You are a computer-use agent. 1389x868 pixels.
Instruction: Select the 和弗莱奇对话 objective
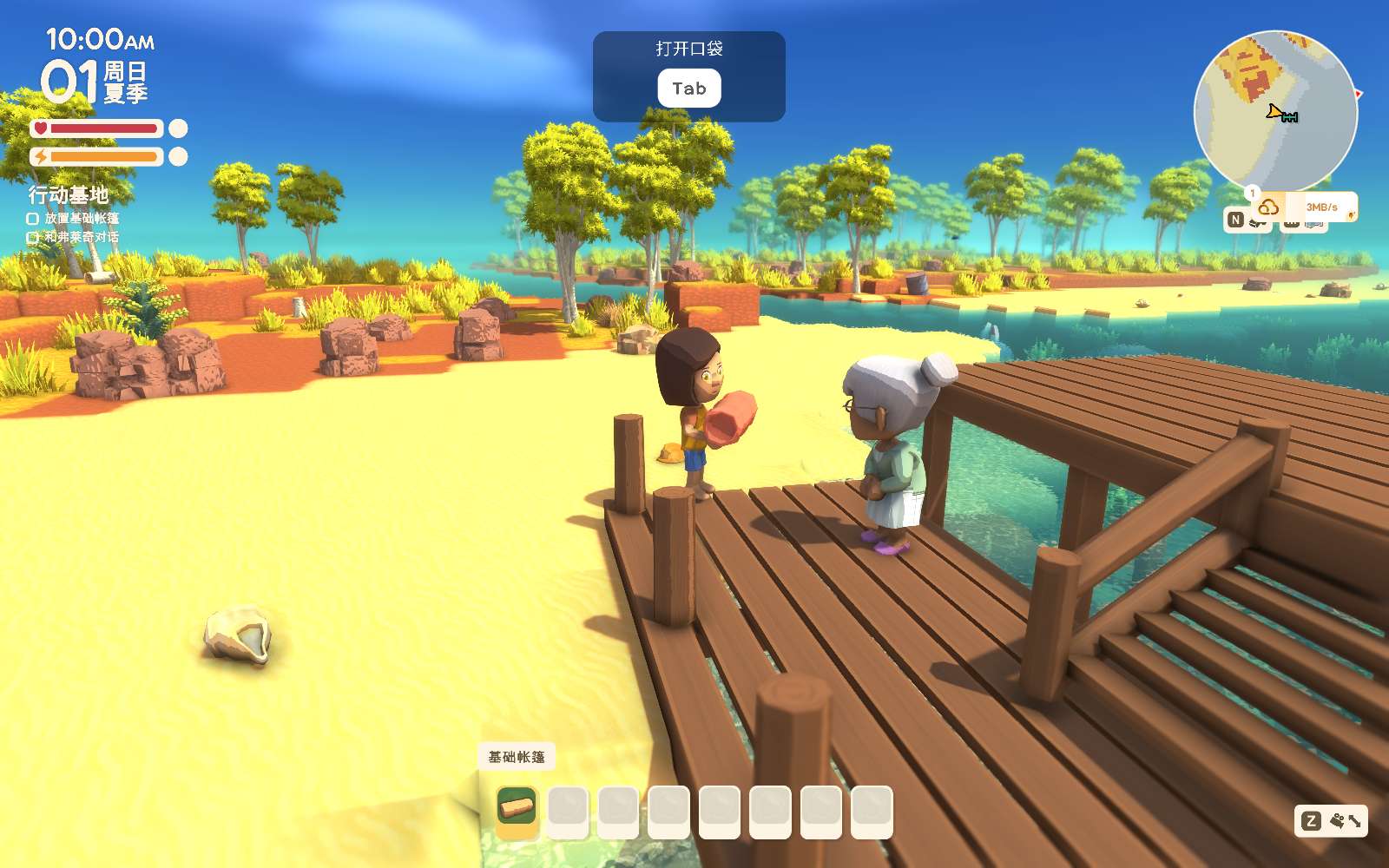pos(81,237)
